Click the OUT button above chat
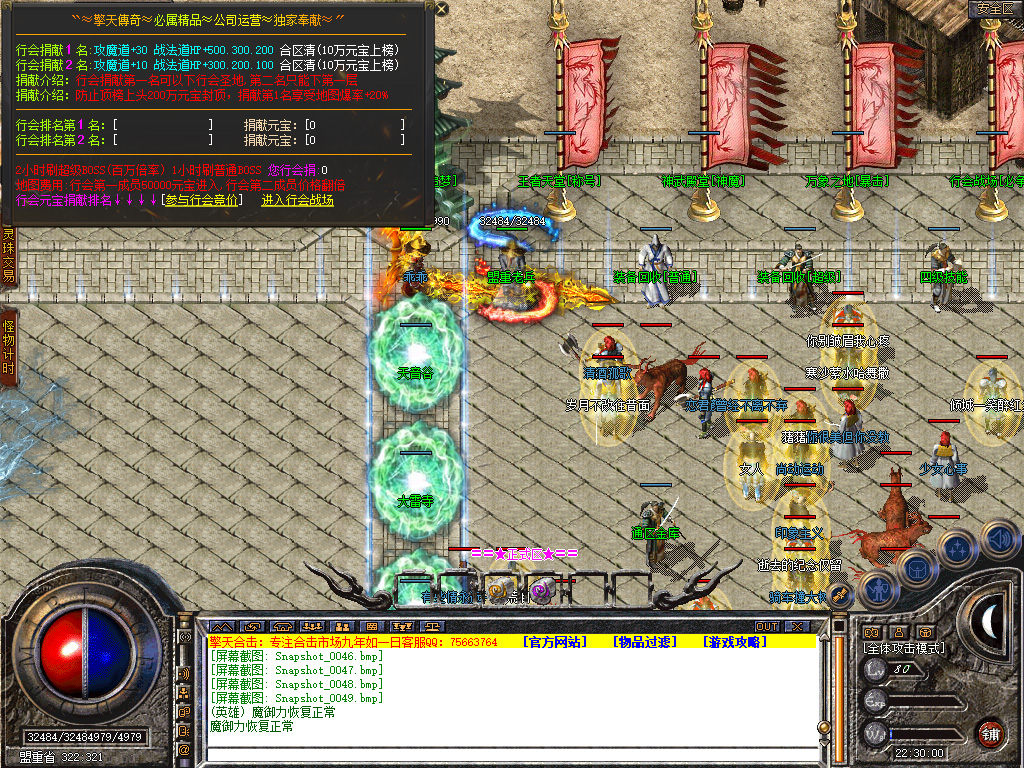1024x768 pixels. pyautogui.click(x=767, y=626)
